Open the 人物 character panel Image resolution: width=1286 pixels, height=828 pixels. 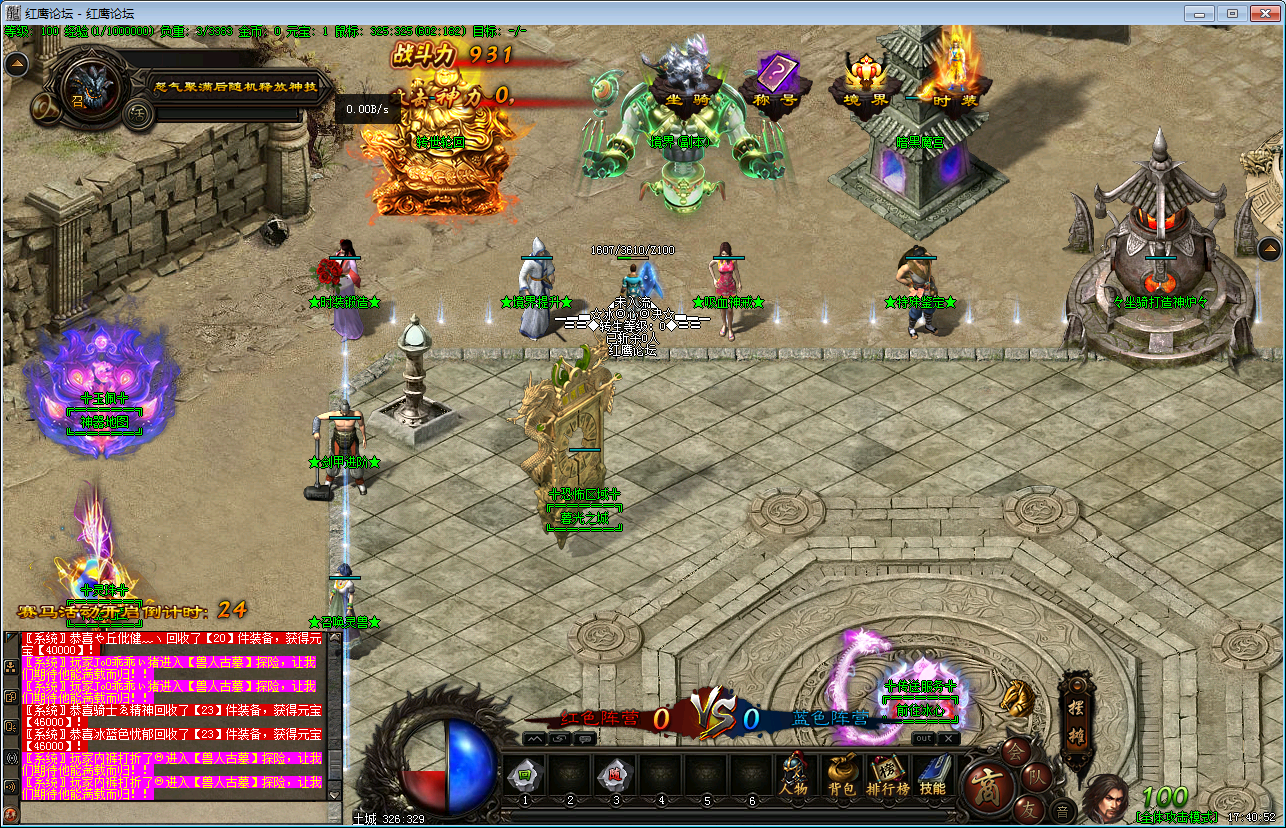click(x=794, y=775)
